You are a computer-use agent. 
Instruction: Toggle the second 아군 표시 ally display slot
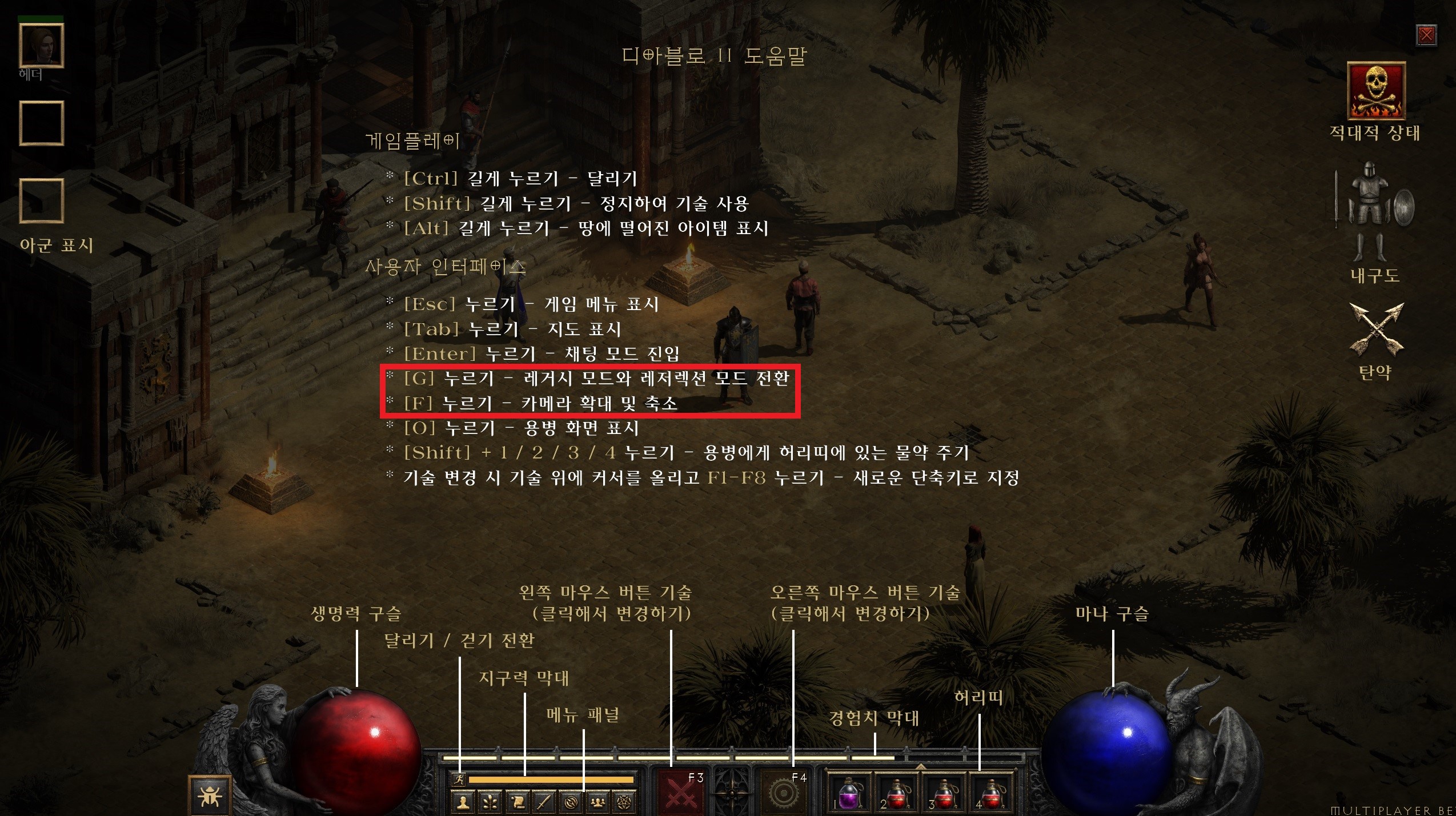tap(41, 201)
